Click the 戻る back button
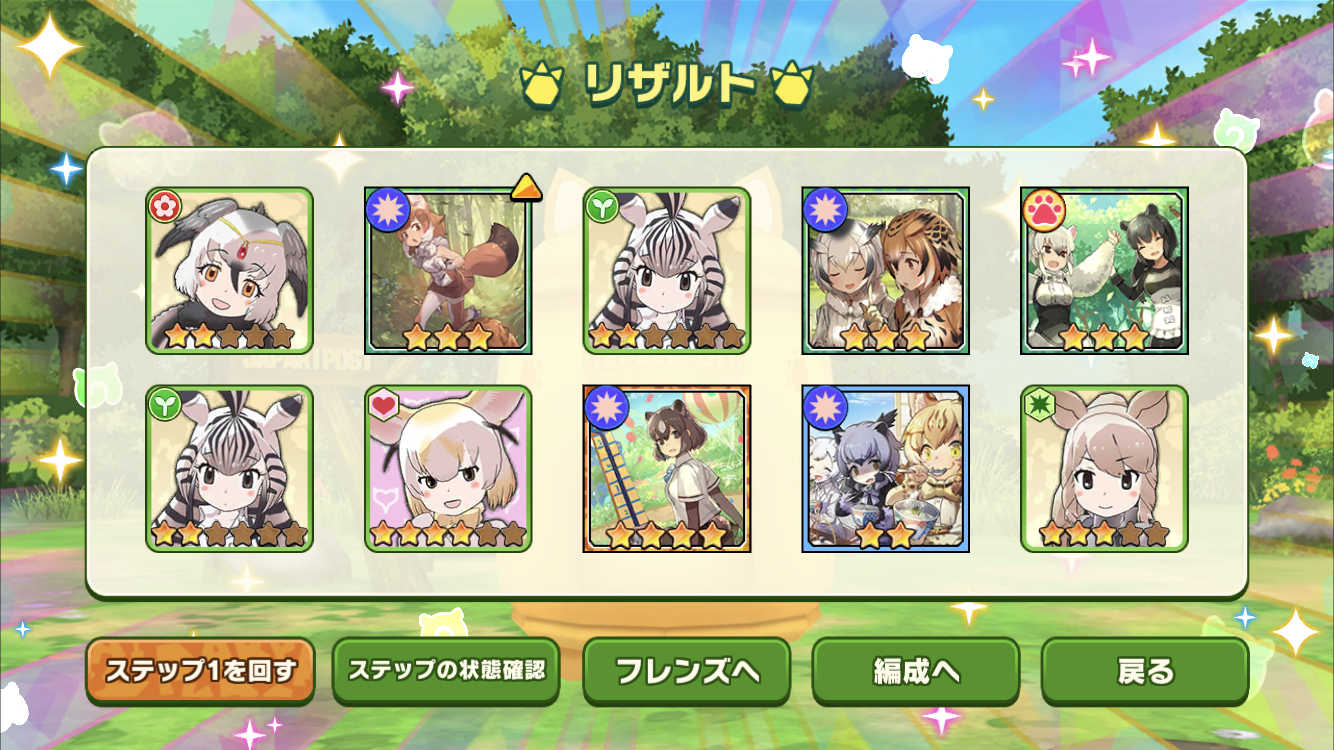The image size is (1334, 750). click(x=1145, y=671)
